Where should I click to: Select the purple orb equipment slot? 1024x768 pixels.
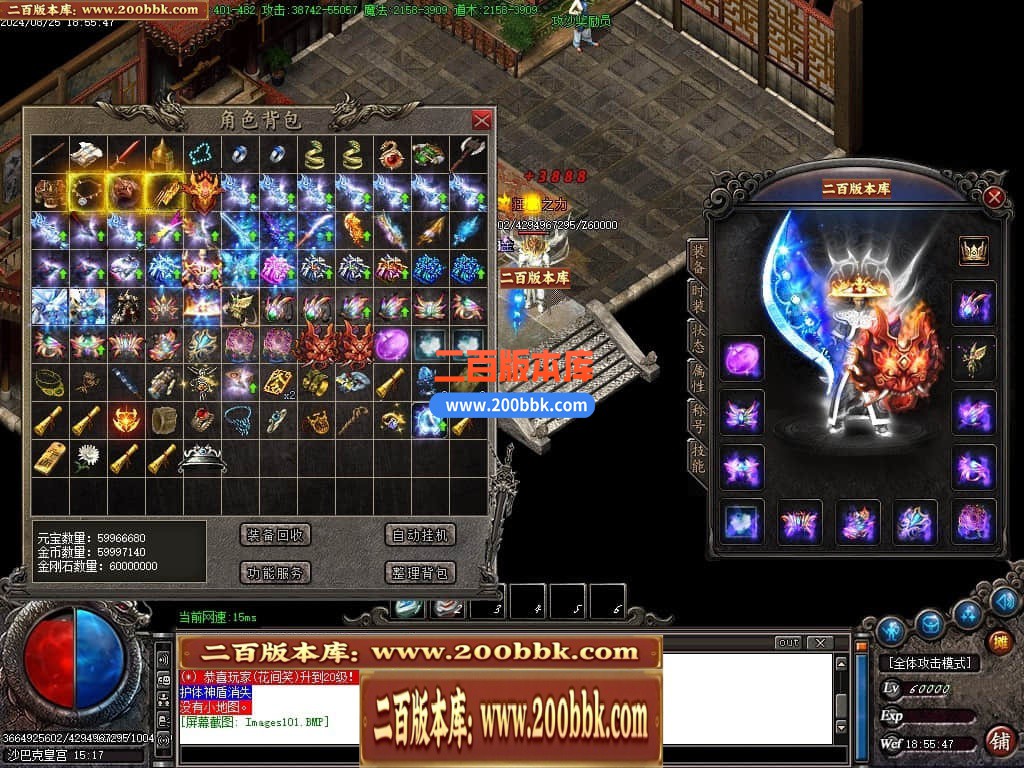pyautogui.click(x=742, y=358)
